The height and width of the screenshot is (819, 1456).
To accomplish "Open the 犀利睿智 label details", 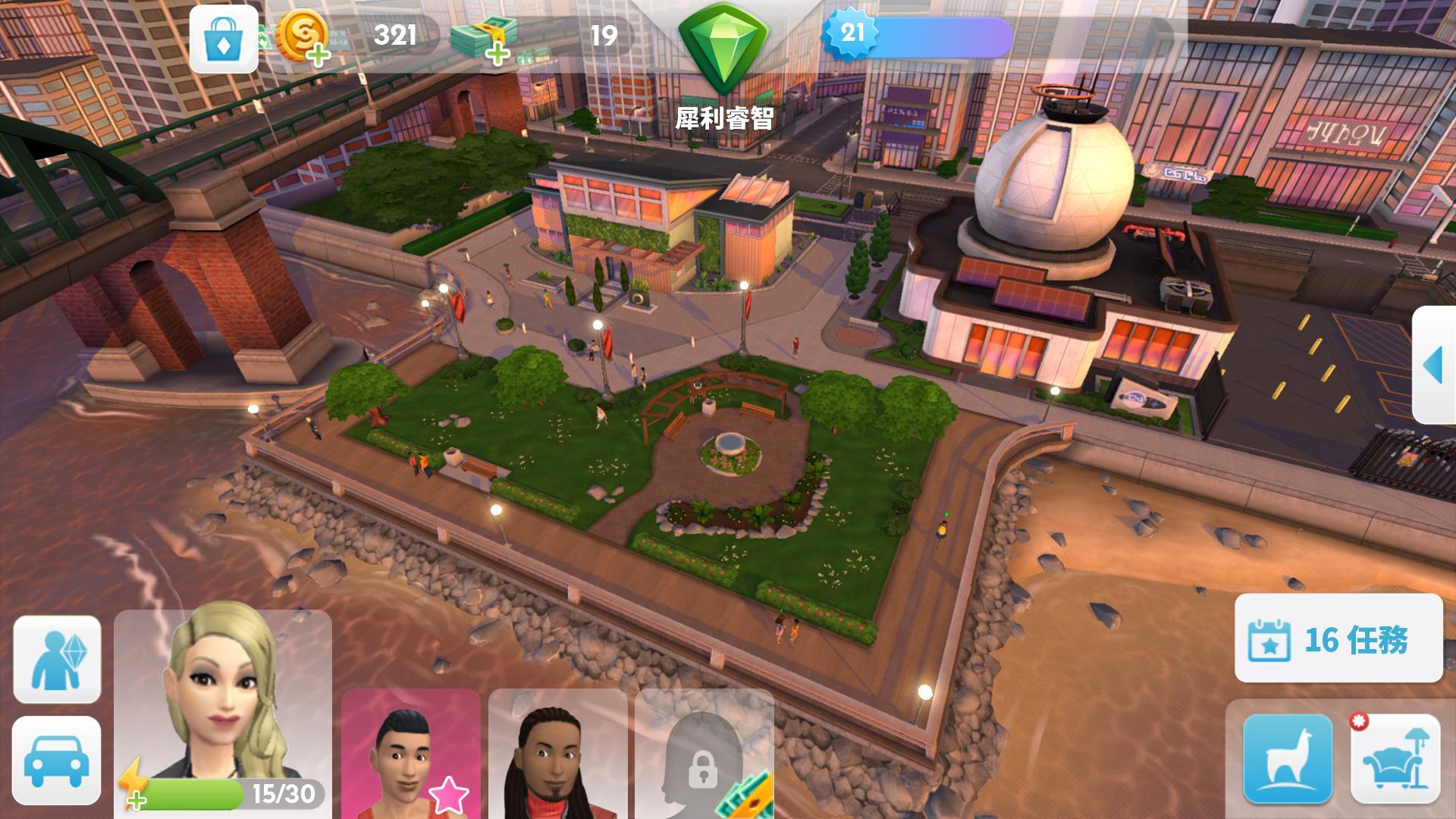I will [x=726, y=118].
